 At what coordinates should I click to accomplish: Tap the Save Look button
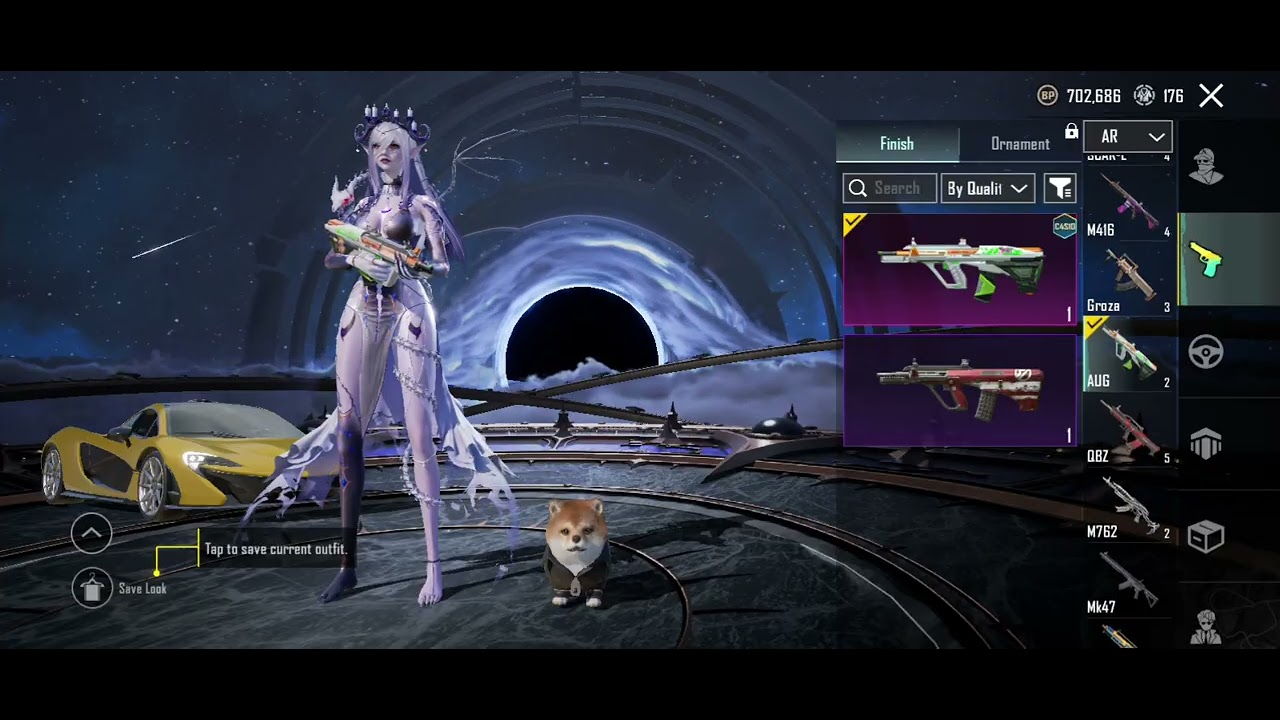(x=92, y=589)
